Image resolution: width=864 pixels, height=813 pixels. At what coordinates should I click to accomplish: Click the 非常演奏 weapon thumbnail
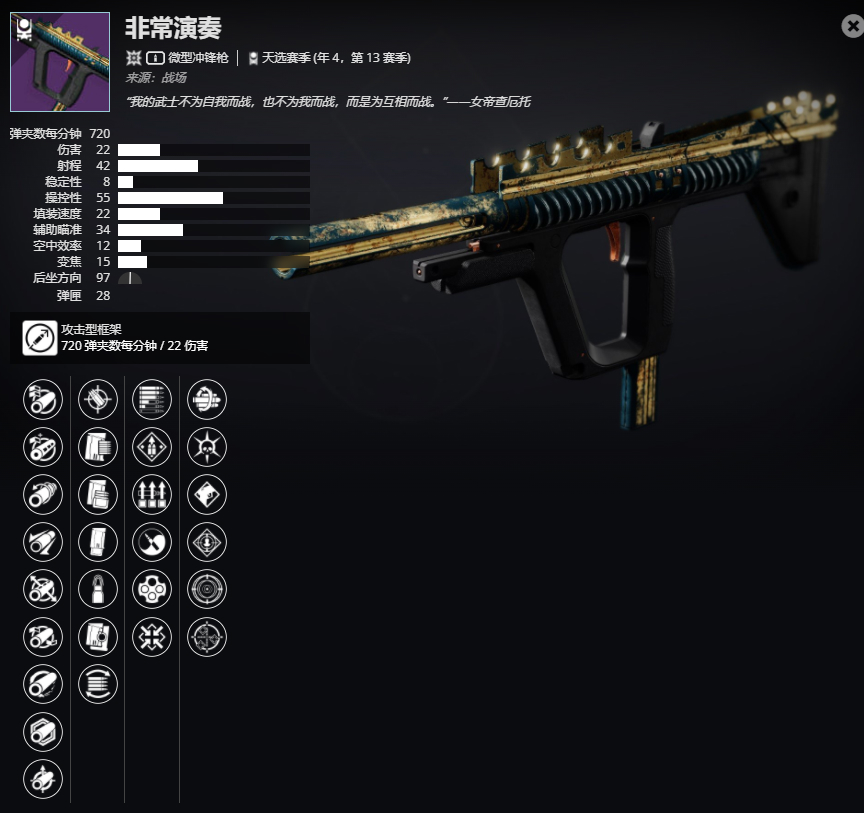coord(60,62)
